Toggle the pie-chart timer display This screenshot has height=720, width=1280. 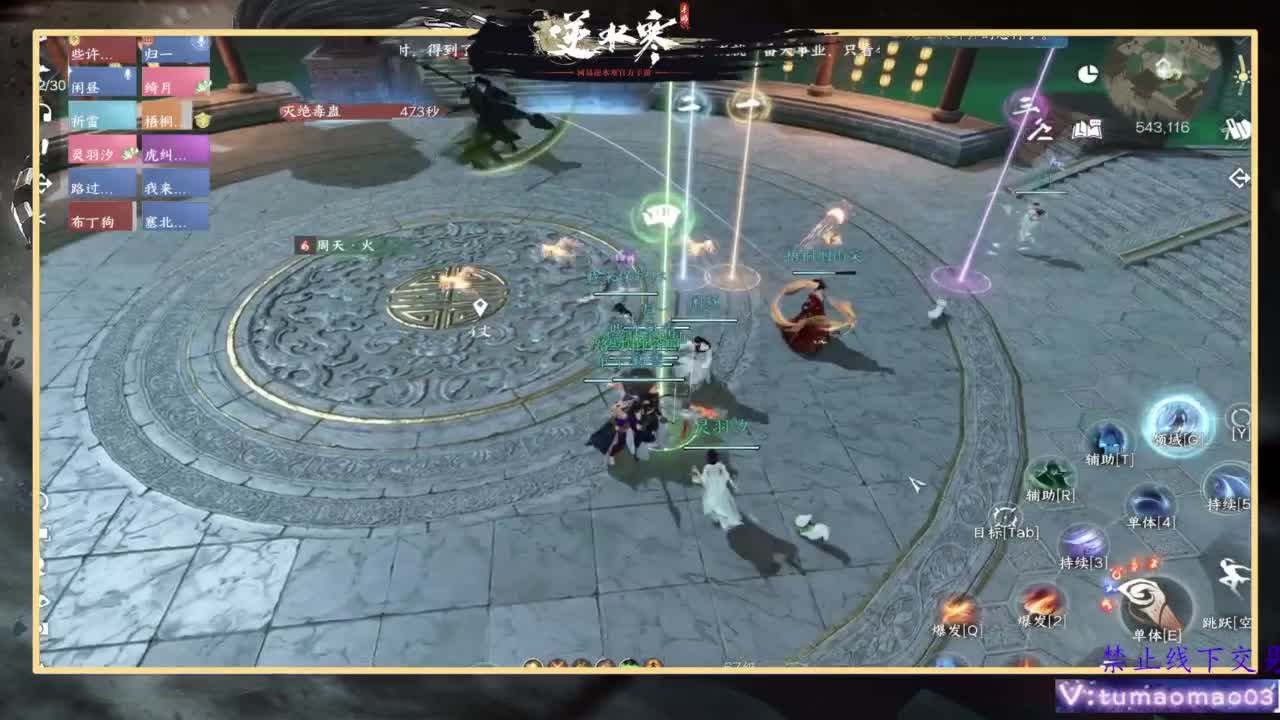point(1087,74)
